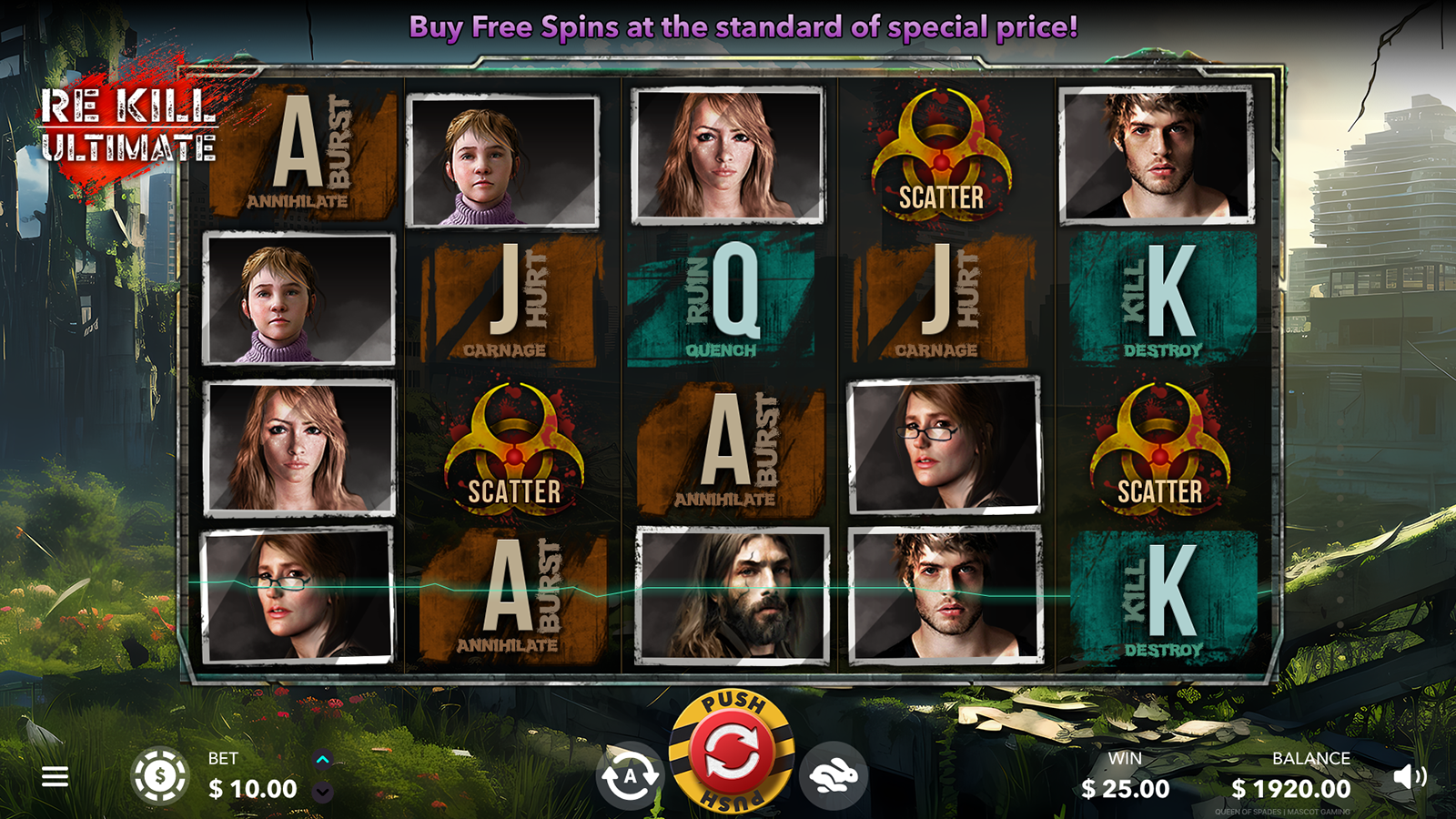The height and width of the screenshot is (819, 1456).
Task: Decrease the bet with the down arrow
Action: [x=322, y=793]
